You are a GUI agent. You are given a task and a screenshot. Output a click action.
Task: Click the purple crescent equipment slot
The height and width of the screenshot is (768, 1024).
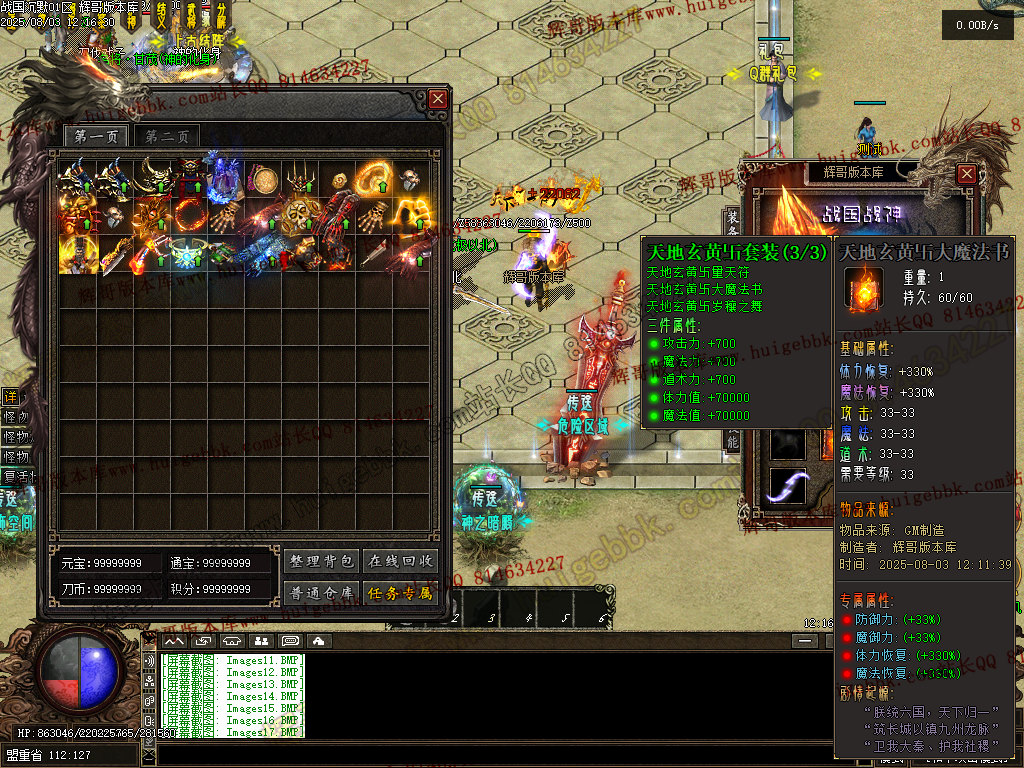(x=787, y=486)
